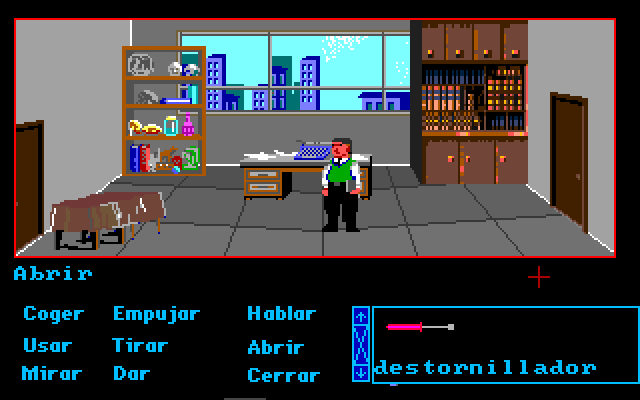Select the Coger verb
Screen dimensions: 640x400
(53, 314)
